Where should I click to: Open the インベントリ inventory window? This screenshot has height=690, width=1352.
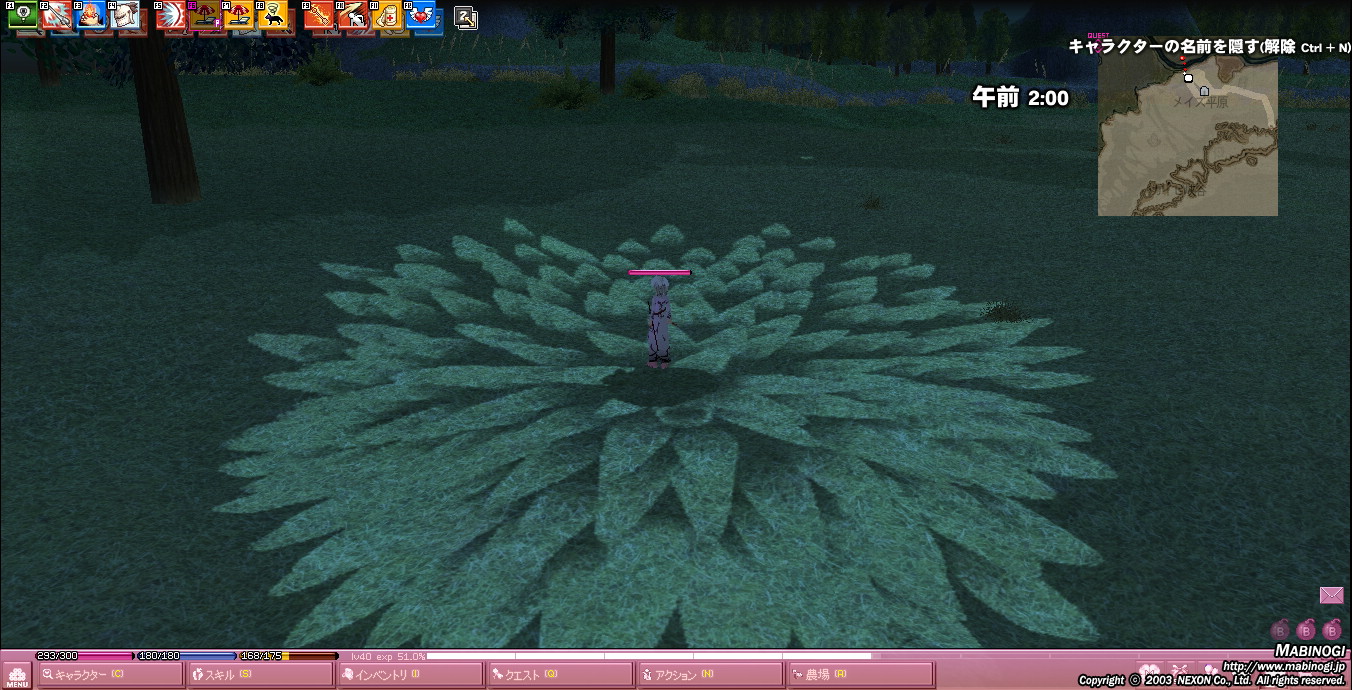[x=410, y=675]
